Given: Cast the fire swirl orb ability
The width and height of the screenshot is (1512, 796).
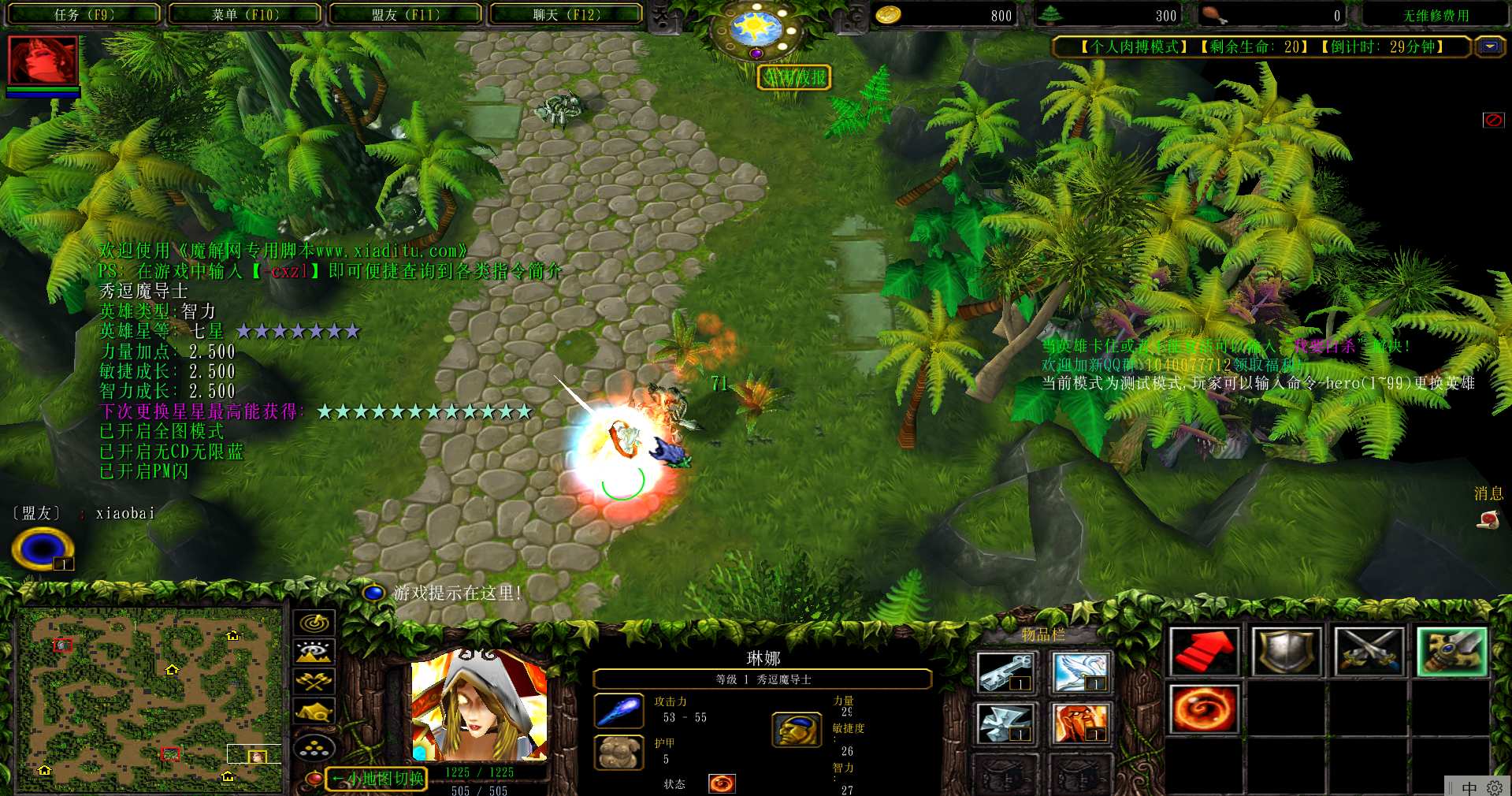Looking at the screenshot, I should pos(1203,709).
